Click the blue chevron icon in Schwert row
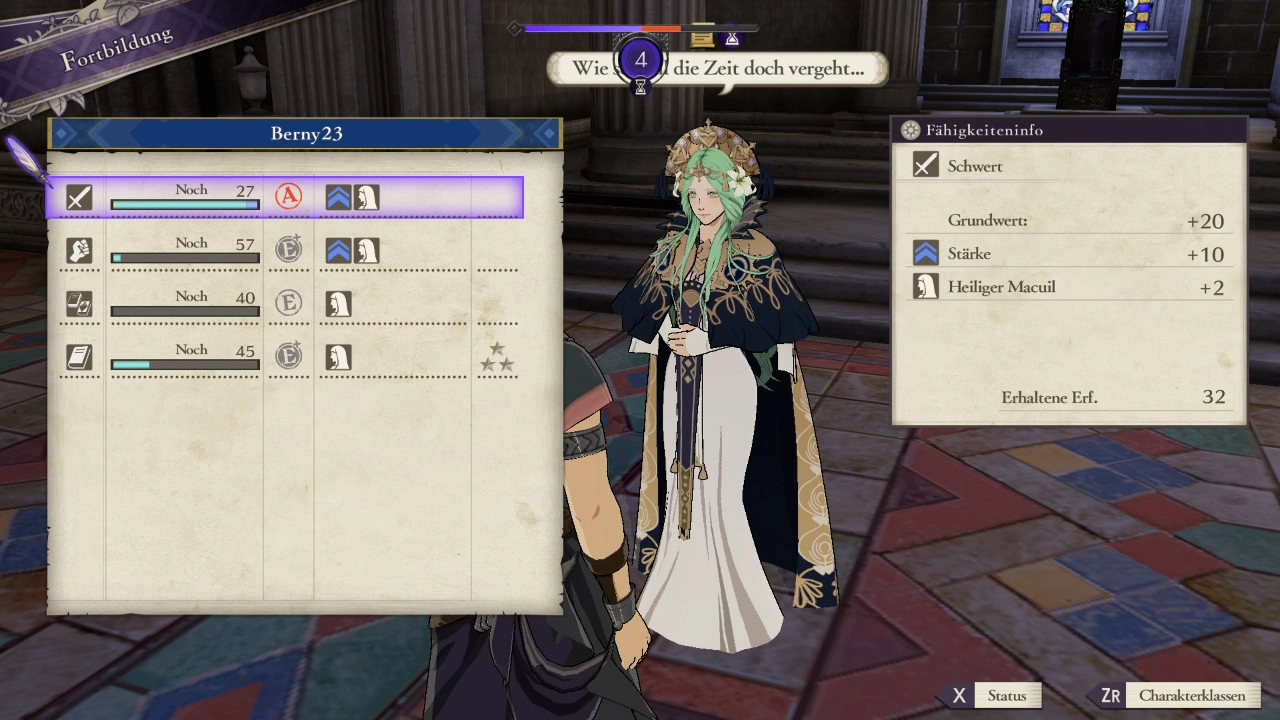Screen dimensions: 1280x720 click(338, 197)
